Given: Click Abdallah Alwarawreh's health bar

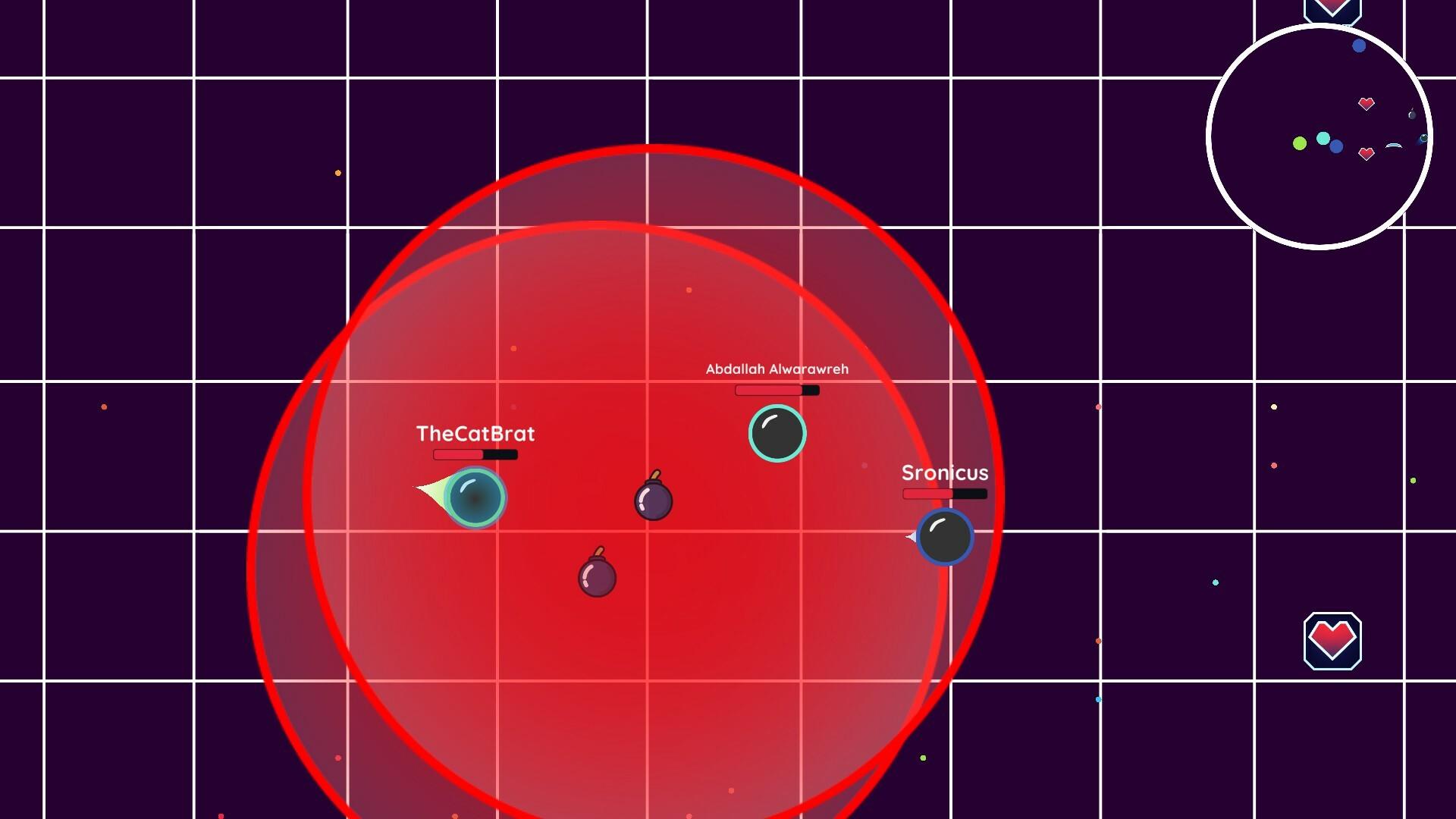Looking at the screenshot, I should 777,389.
